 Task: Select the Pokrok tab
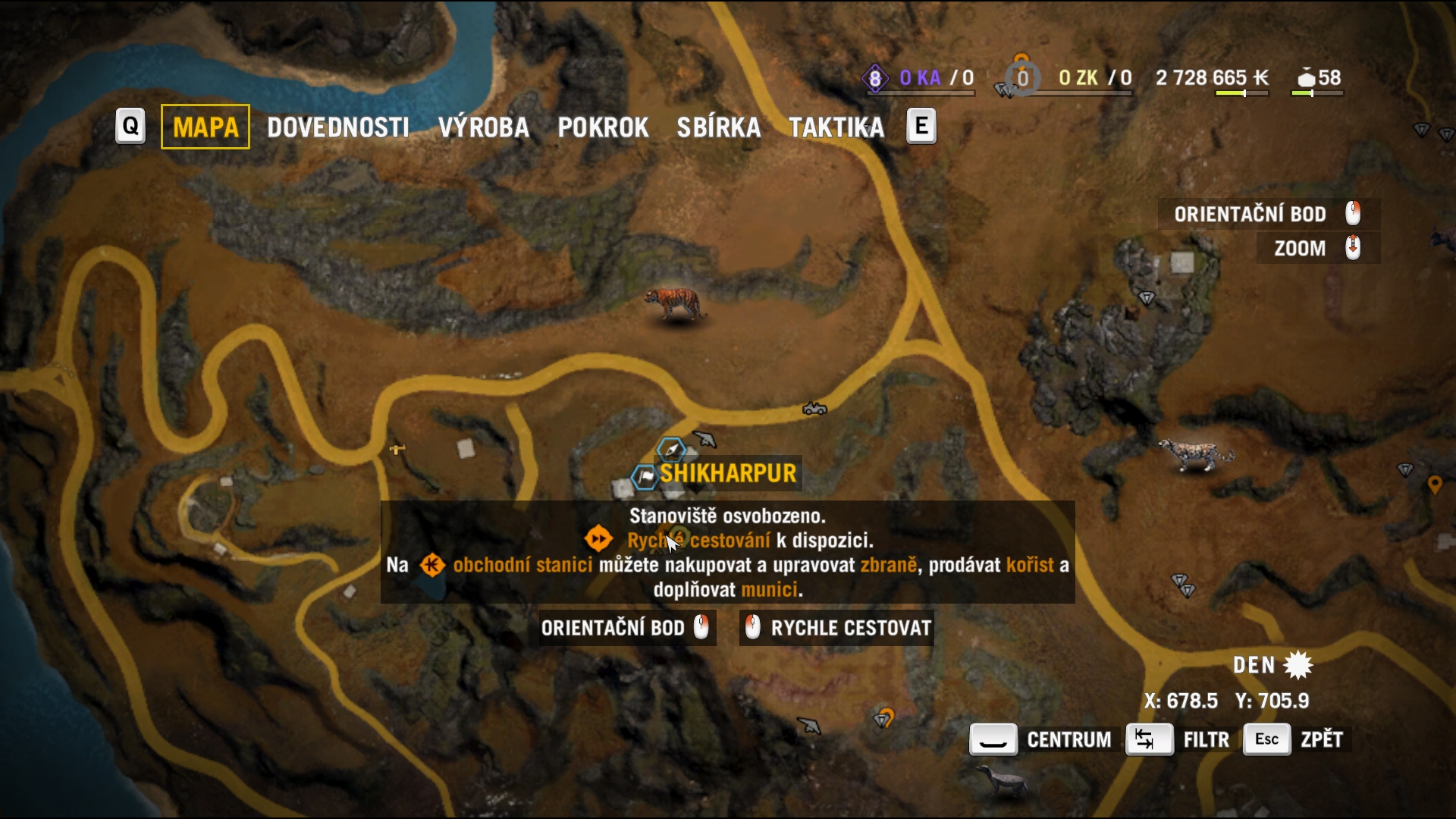point(603,127)
